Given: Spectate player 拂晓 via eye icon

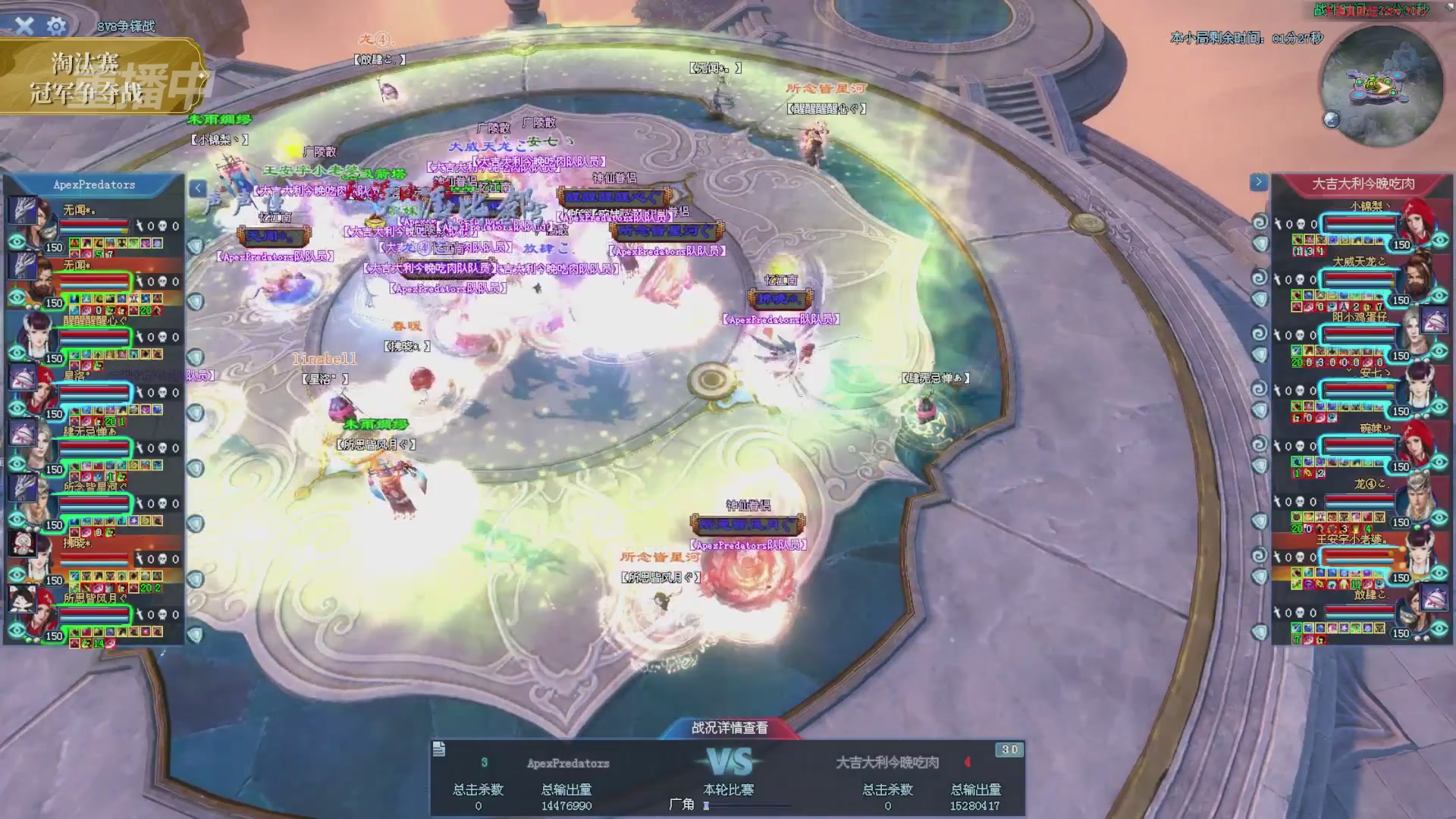Looking at the screenshot, I should click(x=17, y=575).
